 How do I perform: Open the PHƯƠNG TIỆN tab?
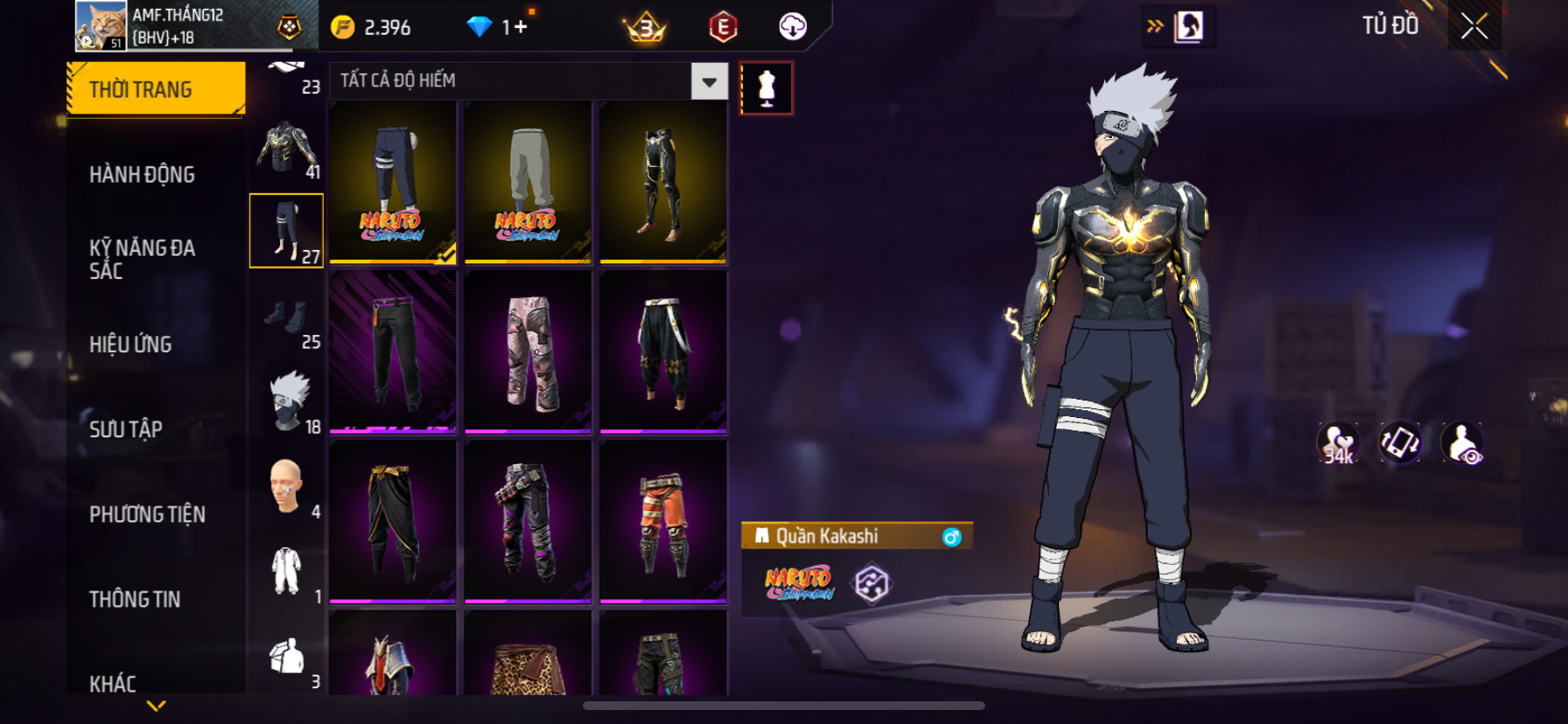(147, 514)
